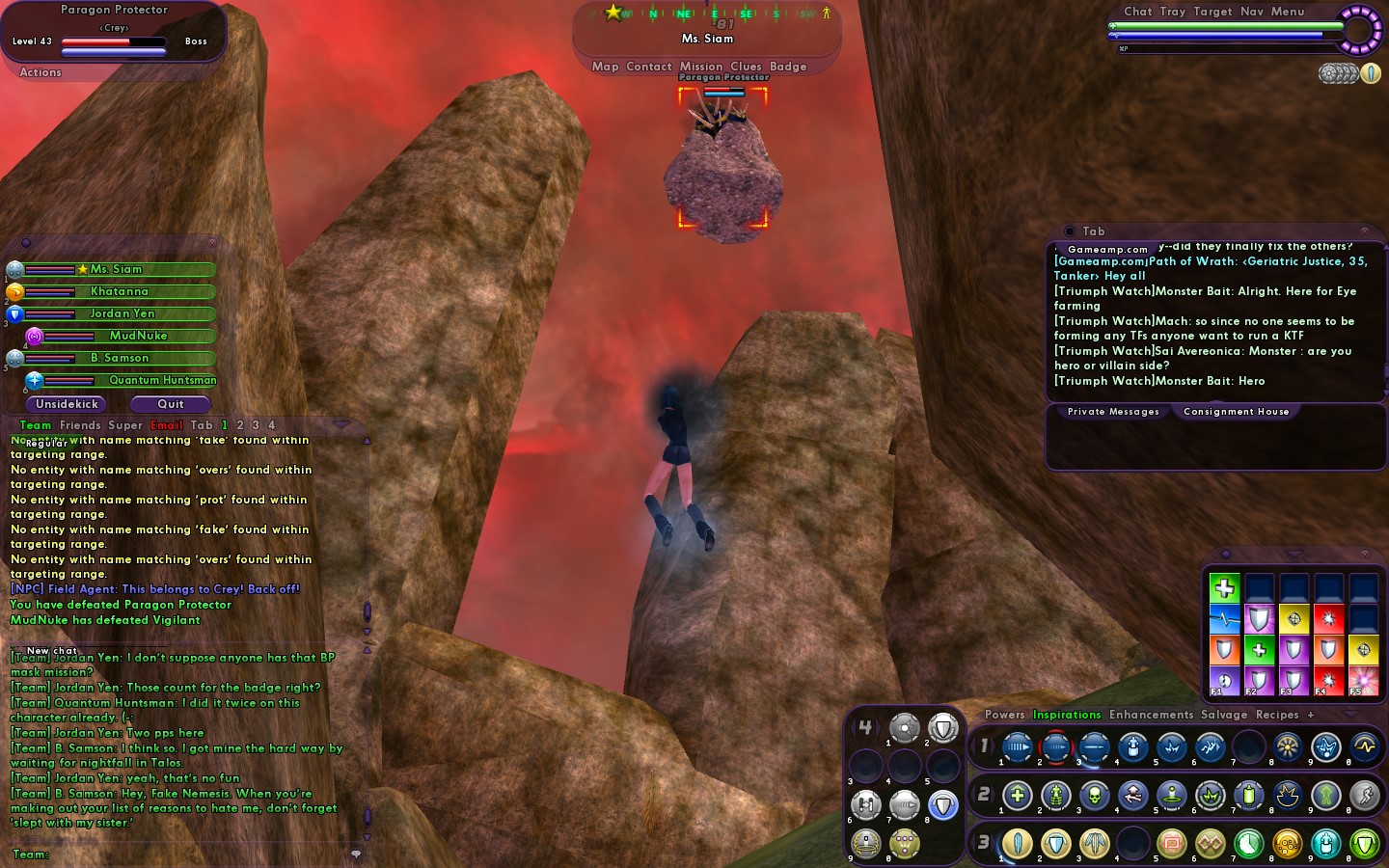Show the Mission panel

pyautogui.click(x=701, y=67)
